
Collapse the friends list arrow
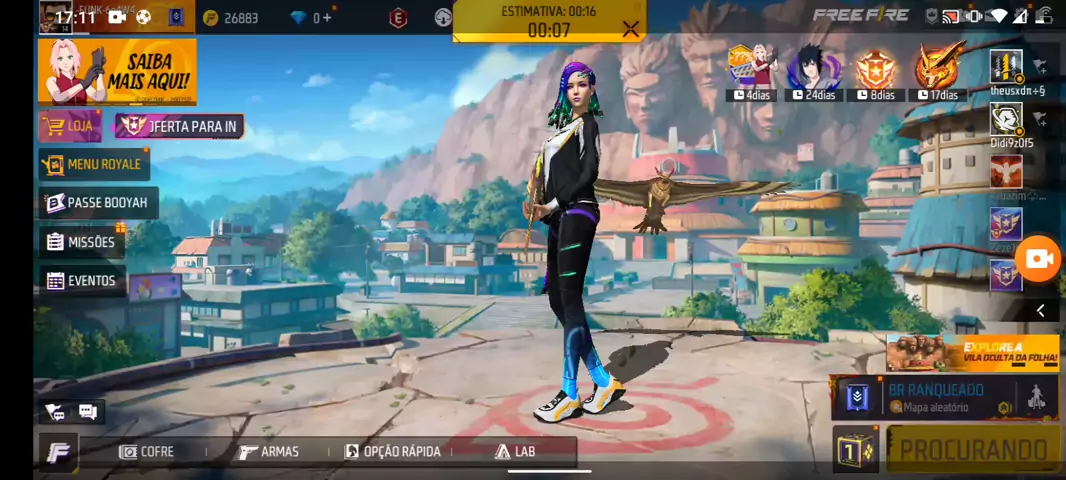1040,311
